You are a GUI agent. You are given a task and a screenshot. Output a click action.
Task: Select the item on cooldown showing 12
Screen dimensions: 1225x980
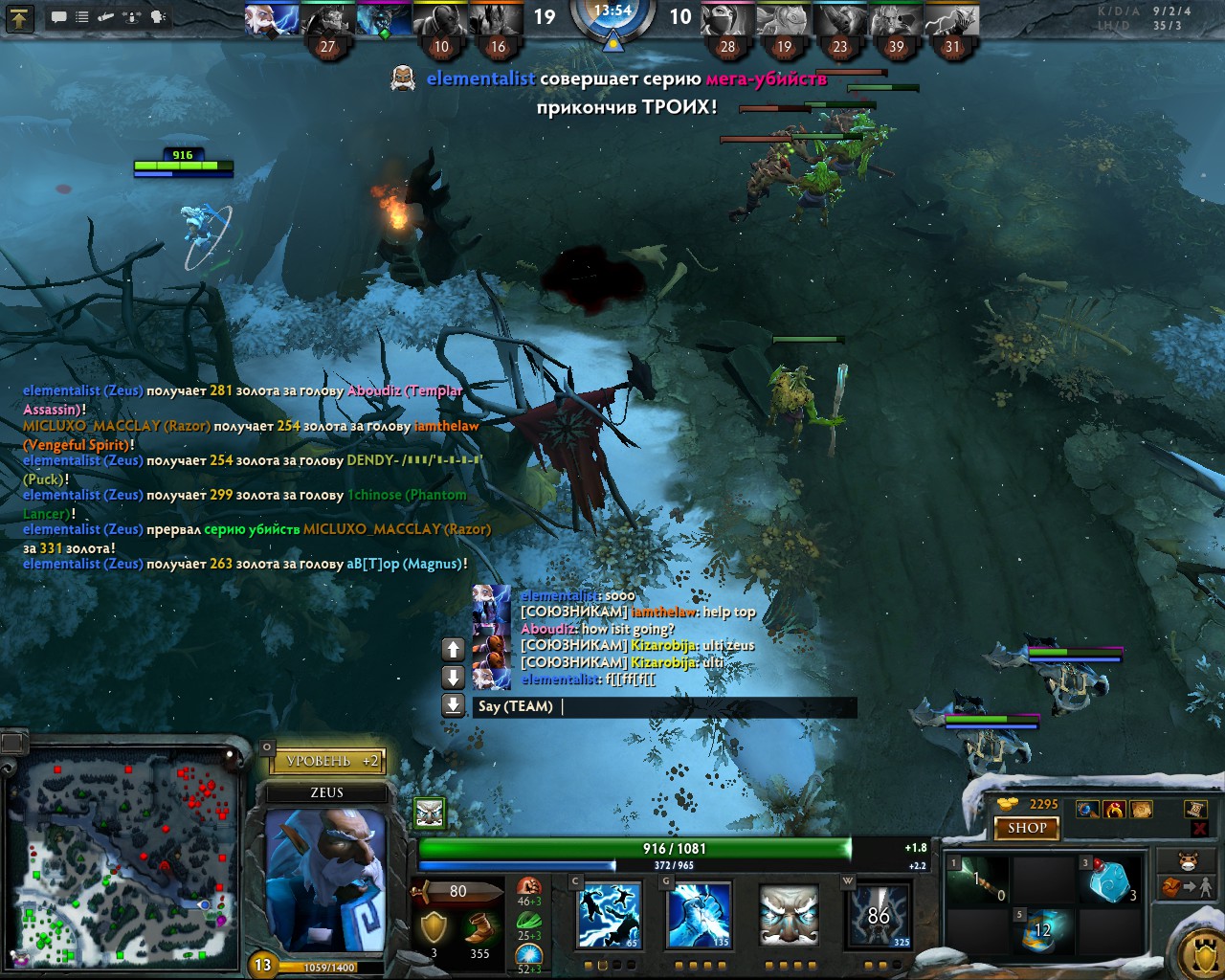1043,930
